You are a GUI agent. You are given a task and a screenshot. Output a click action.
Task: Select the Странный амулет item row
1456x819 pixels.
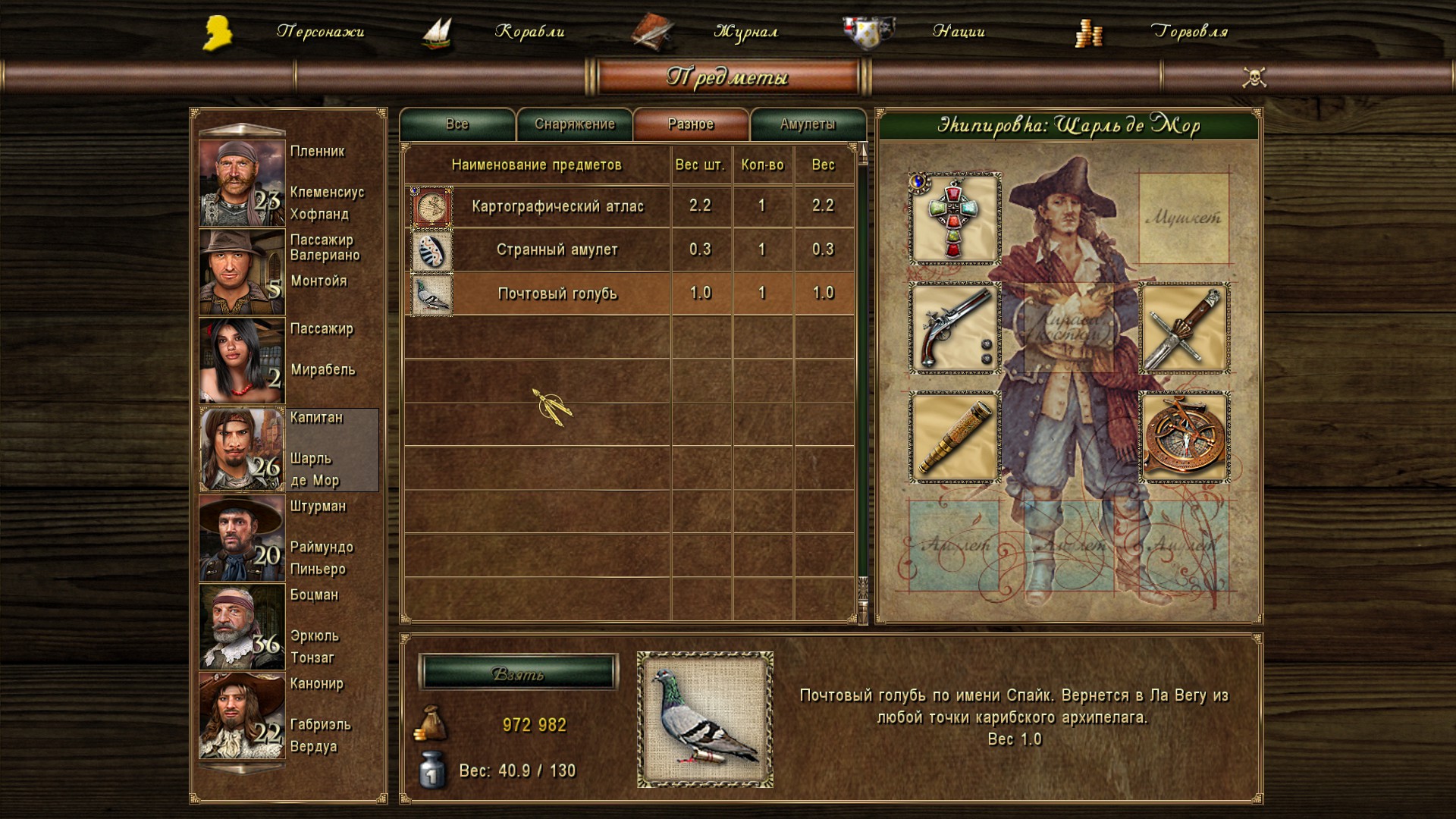click(x=559, y=248)
